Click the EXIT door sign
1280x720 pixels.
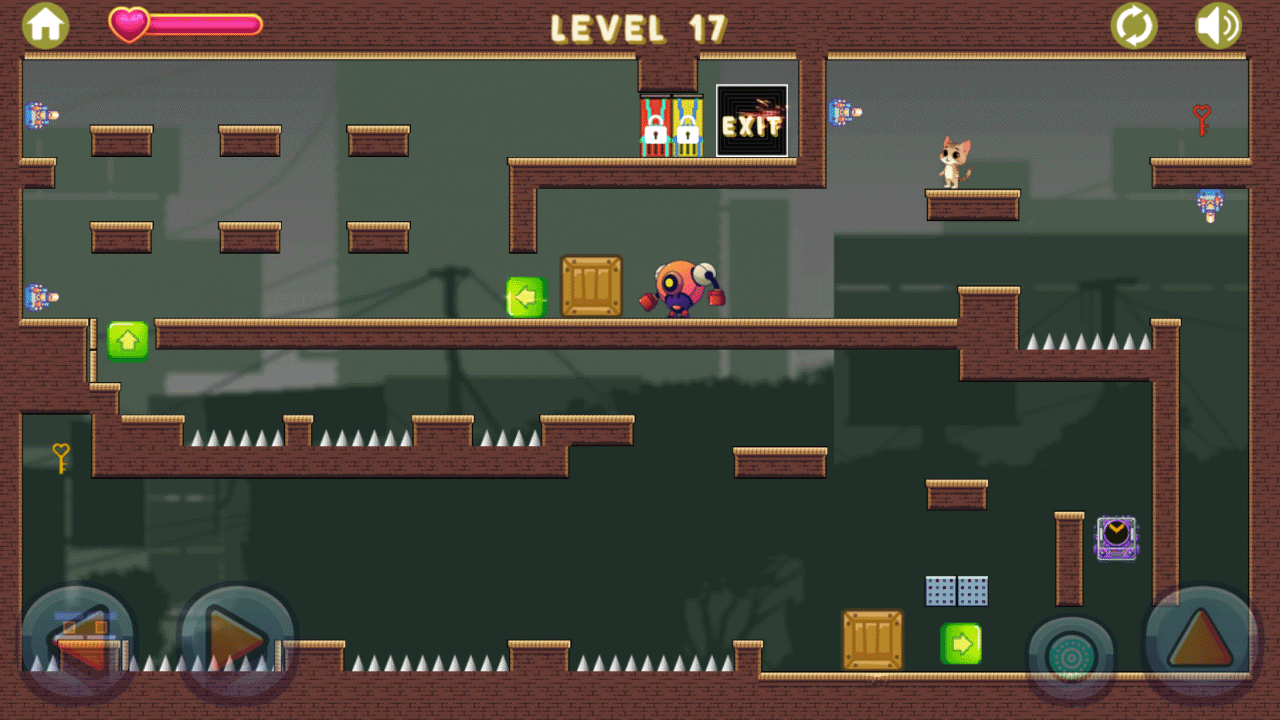point(751,126)
